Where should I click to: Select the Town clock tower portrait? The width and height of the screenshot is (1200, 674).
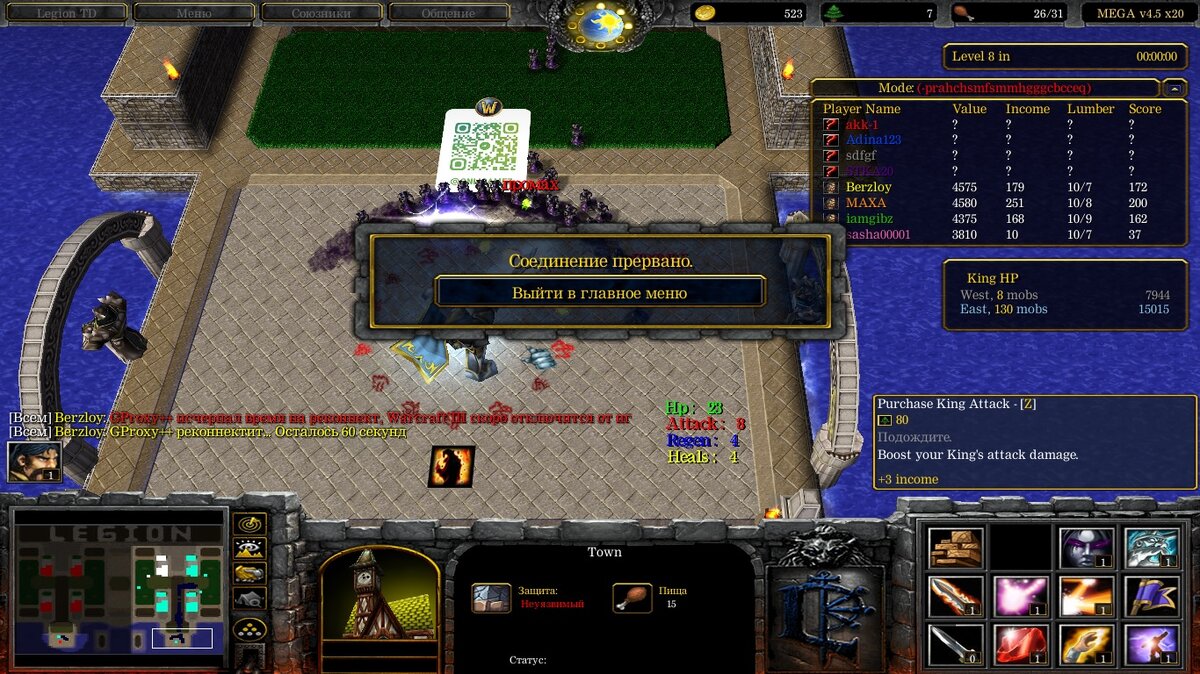pos(379,595)
